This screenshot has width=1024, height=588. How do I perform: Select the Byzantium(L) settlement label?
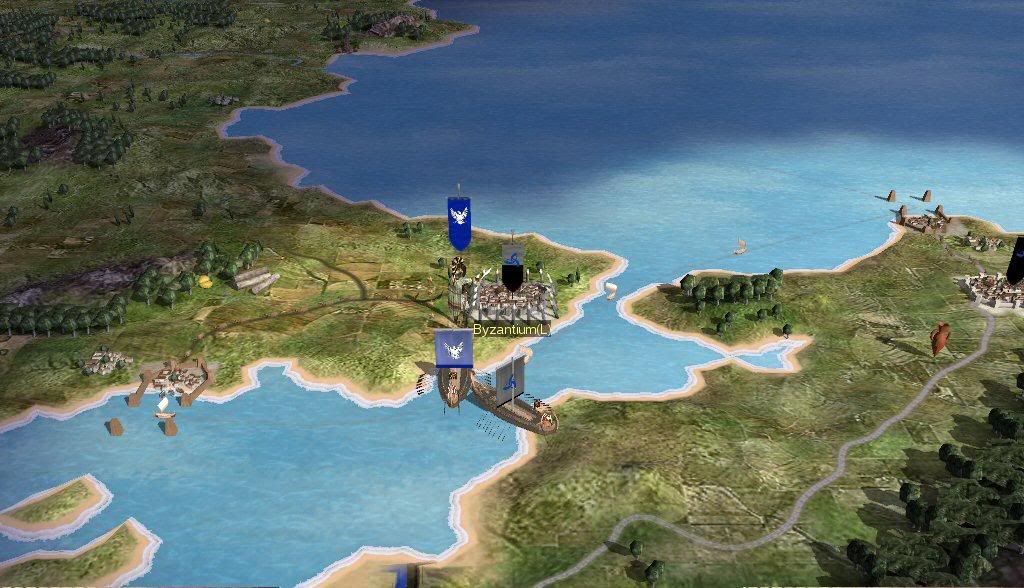click(511, 329)
